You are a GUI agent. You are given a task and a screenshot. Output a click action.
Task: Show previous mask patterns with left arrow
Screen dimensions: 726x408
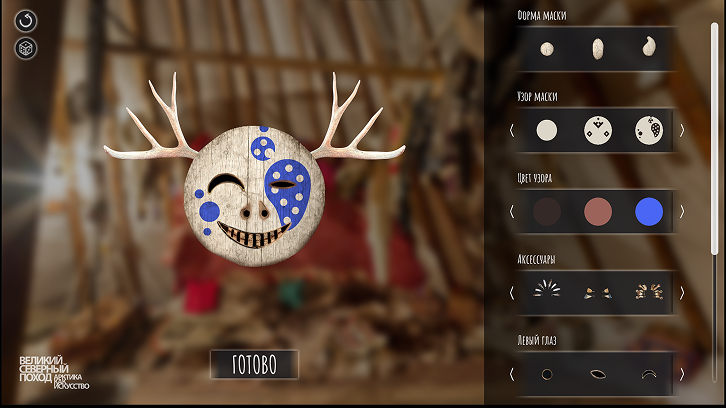511,130
